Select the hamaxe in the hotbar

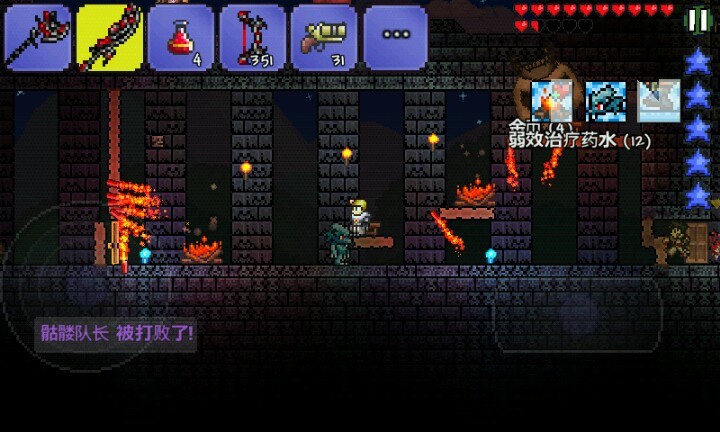(37, 38)
